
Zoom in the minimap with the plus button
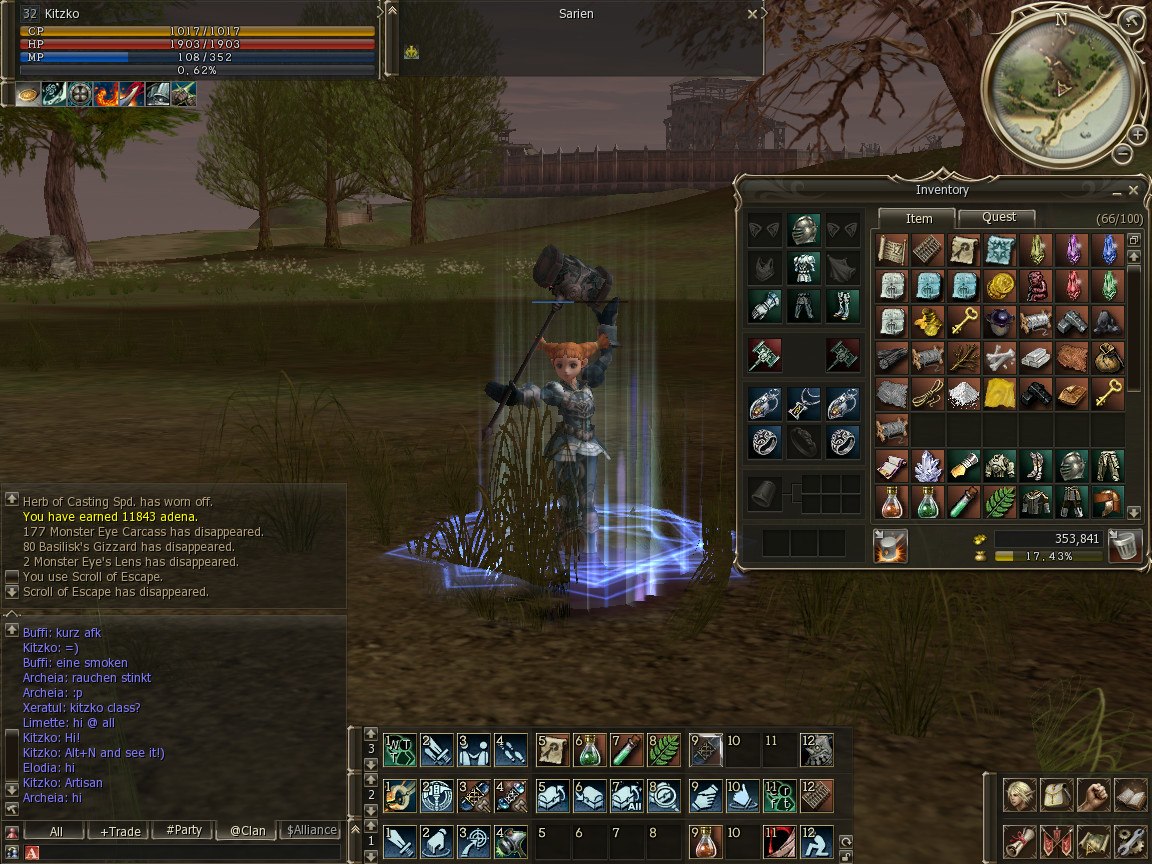coord(1137,135)
